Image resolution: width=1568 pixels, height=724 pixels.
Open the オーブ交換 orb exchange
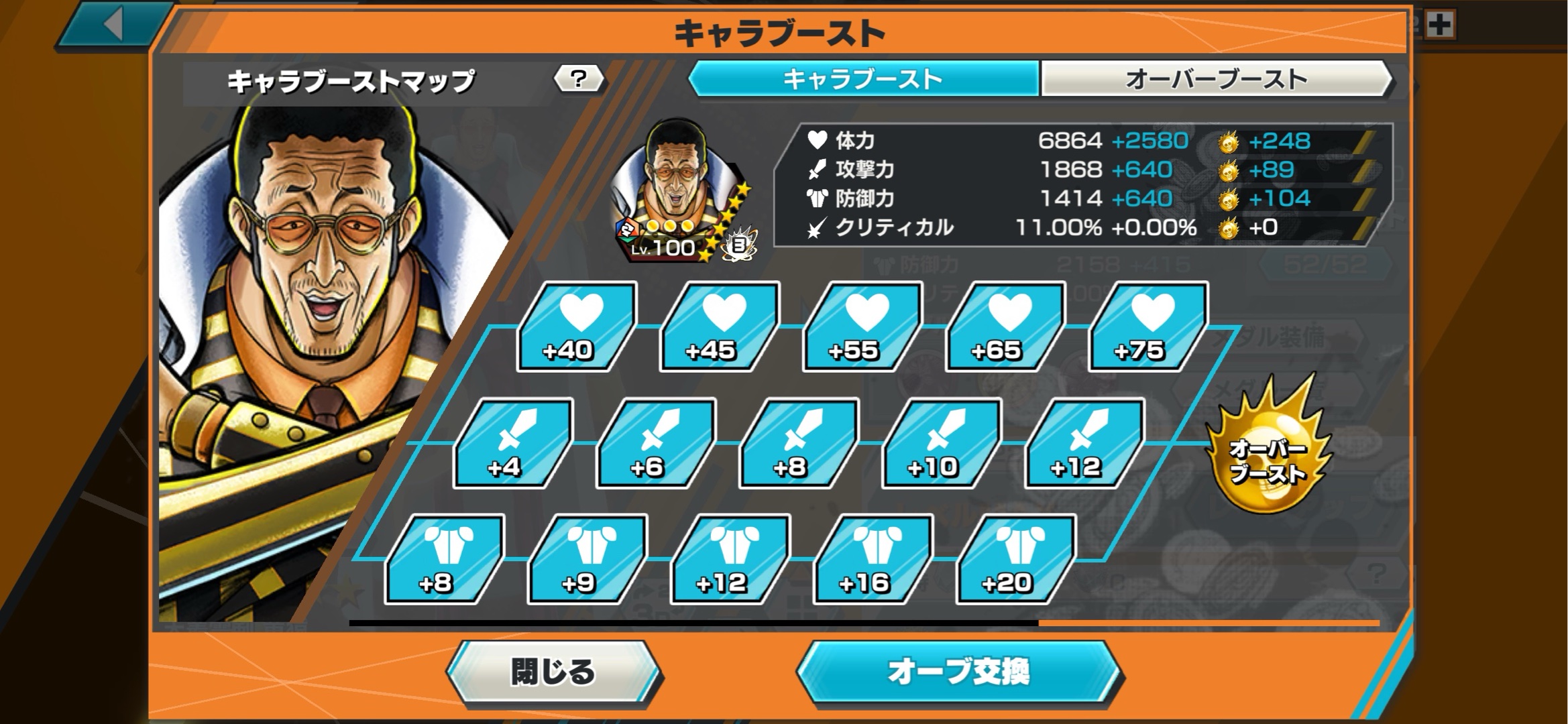click(959, 672)
